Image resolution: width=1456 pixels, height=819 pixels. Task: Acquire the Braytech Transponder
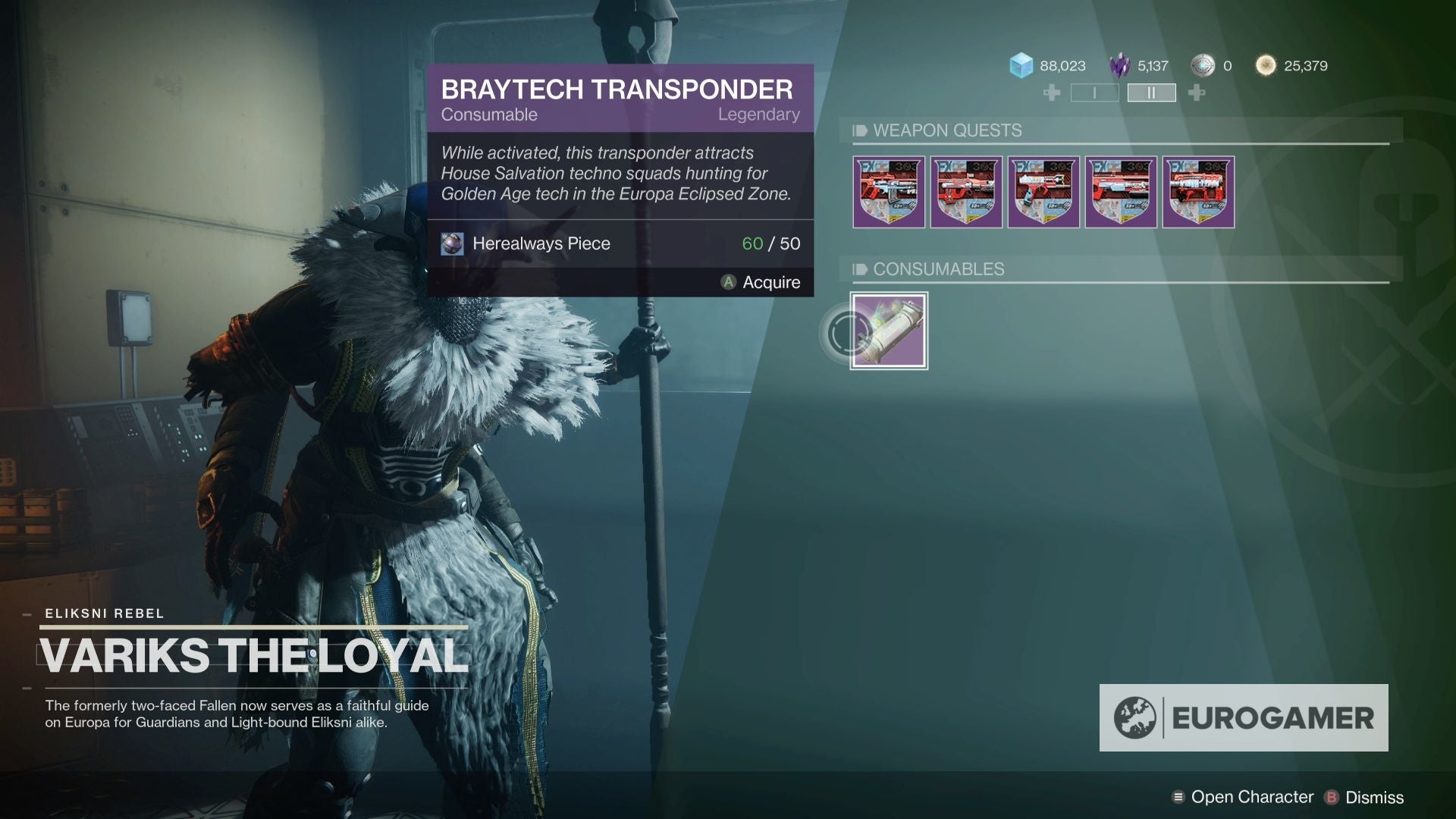click(770, 282)
